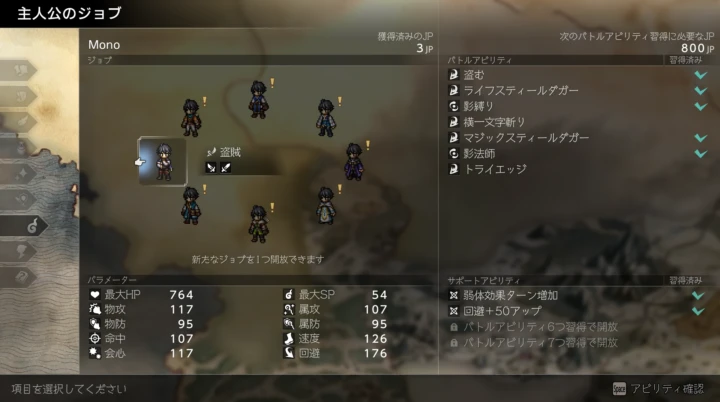Click locked slot requiring 6 battle abilities

[540, 327]
